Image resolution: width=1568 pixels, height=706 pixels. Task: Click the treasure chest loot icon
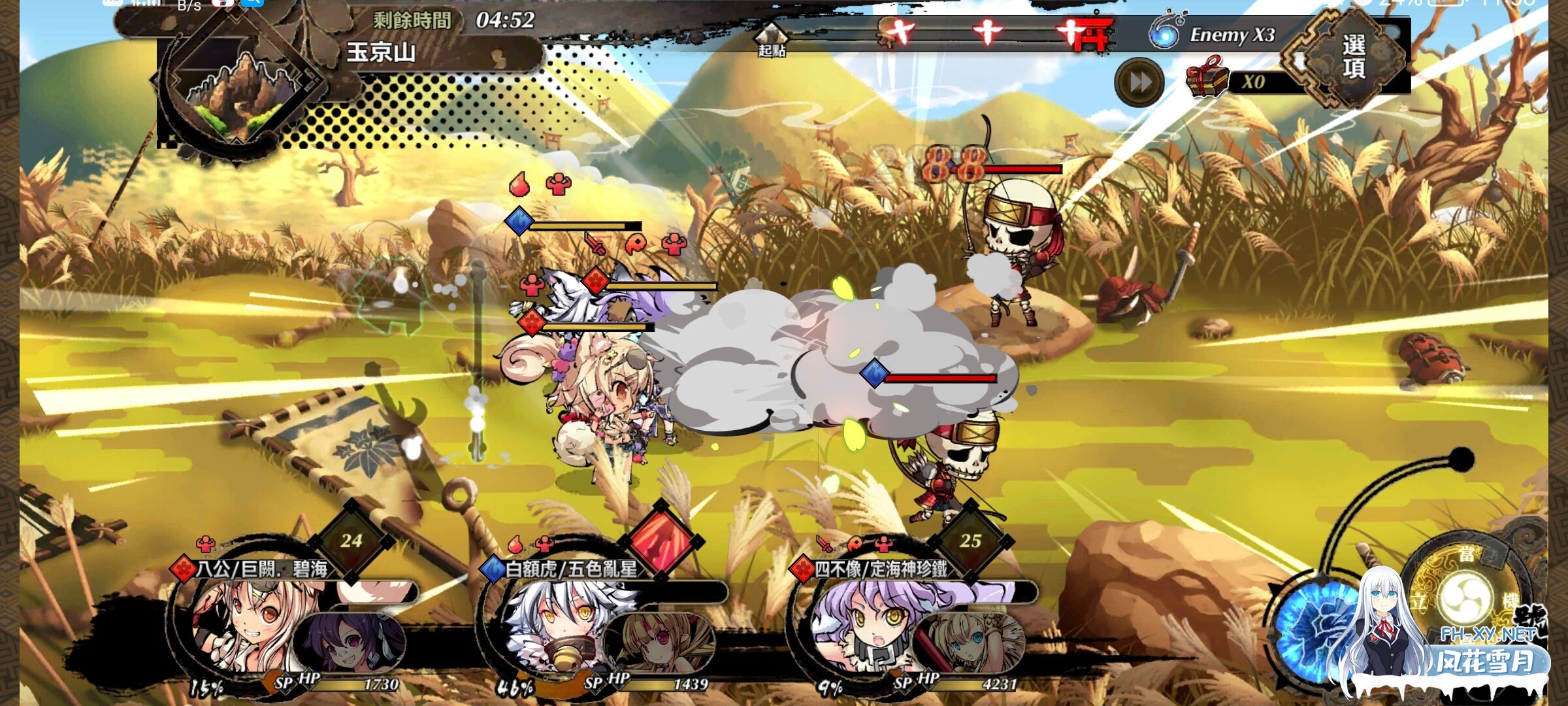1206,78
